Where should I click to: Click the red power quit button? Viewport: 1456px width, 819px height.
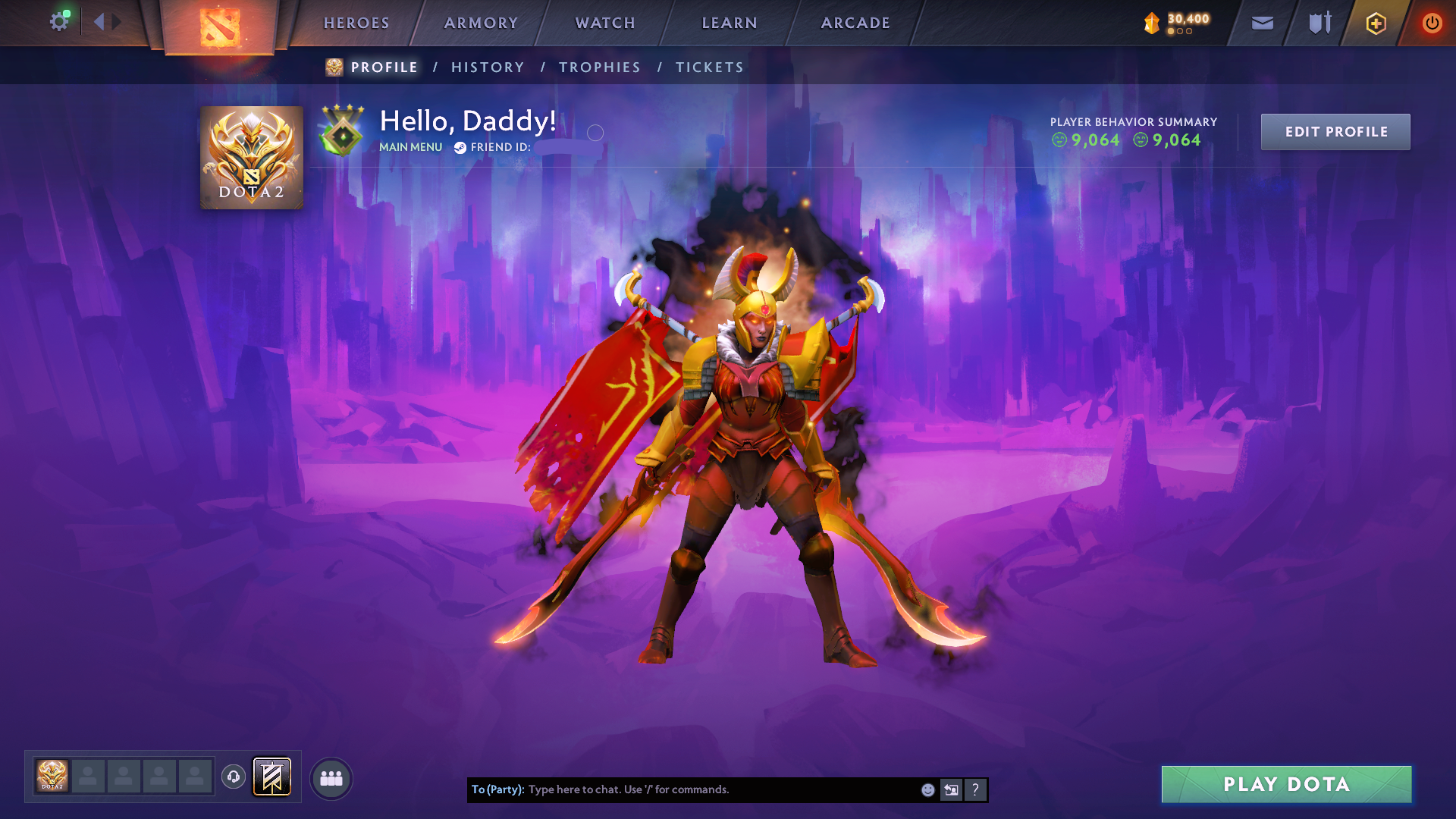[1432, 24]
